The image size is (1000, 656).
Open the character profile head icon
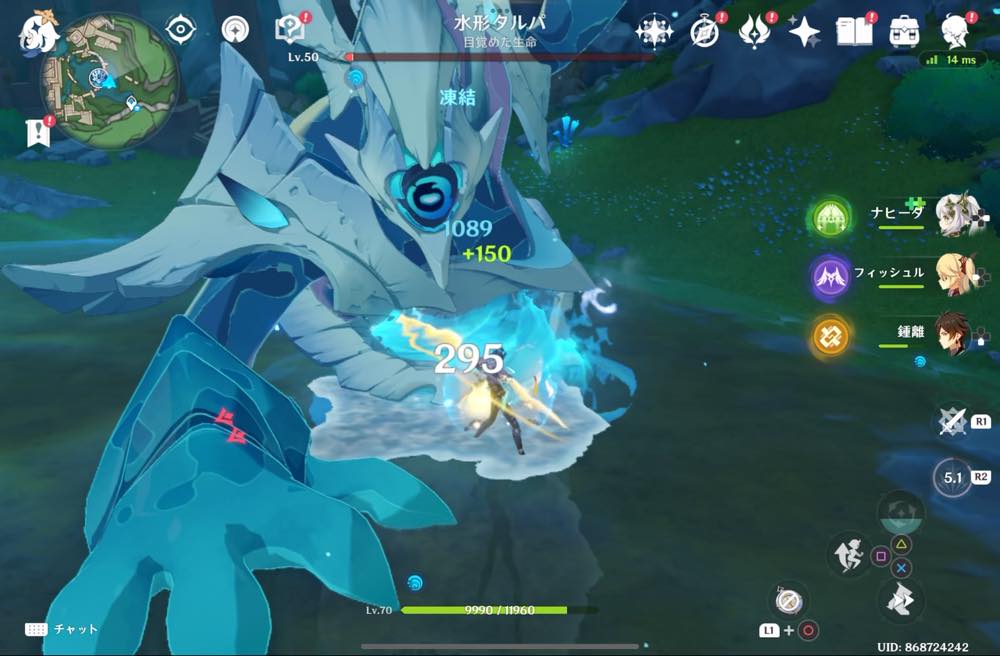(956, 31)
